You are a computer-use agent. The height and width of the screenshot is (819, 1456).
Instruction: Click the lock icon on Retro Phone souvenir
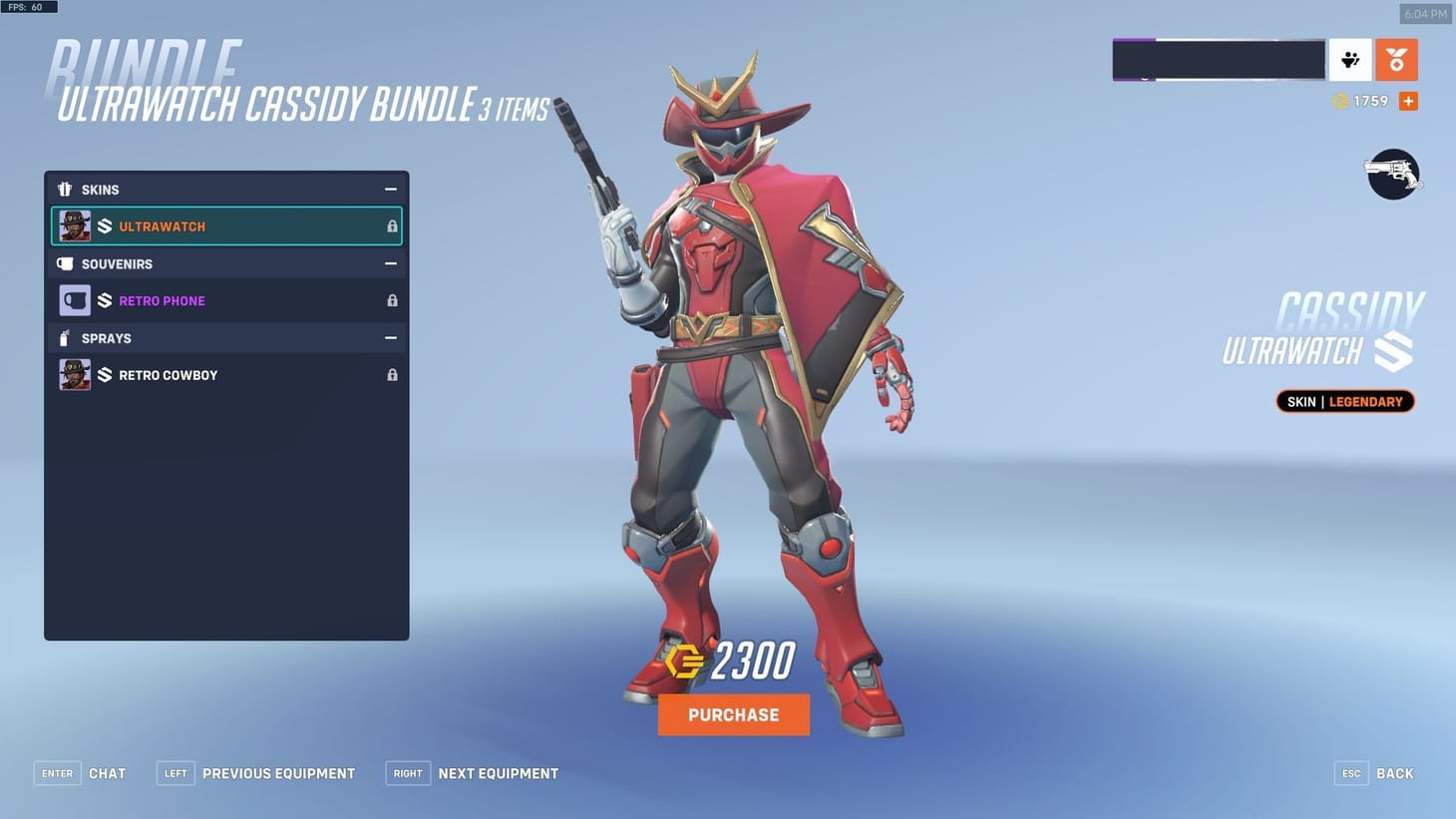[x=391, y=299]
